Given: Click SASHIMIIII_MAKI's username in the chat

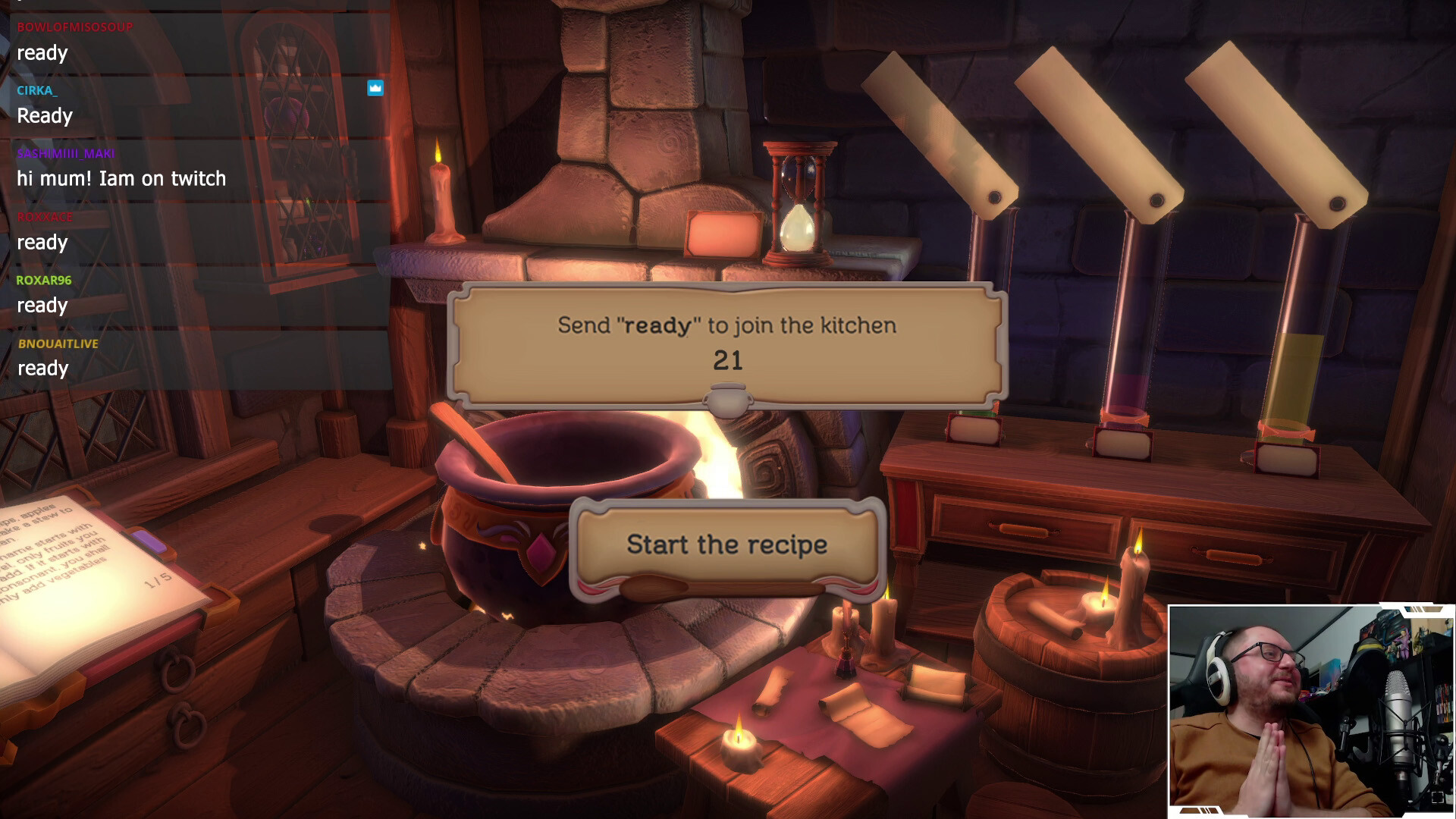Looking at the screenshot, I should click(x=64, y=153).
